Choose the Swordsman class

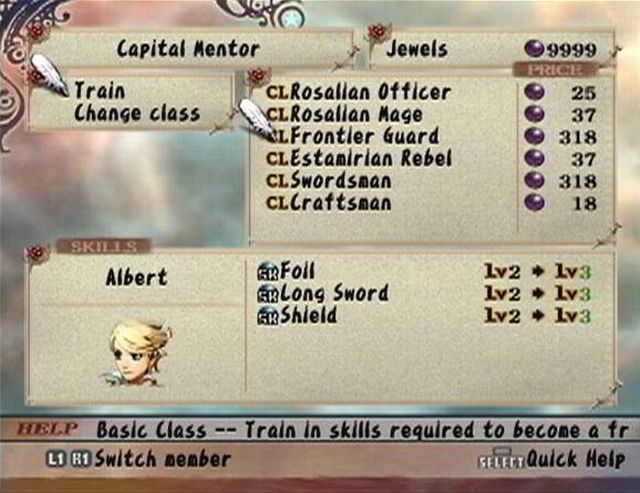click(340, 181)
